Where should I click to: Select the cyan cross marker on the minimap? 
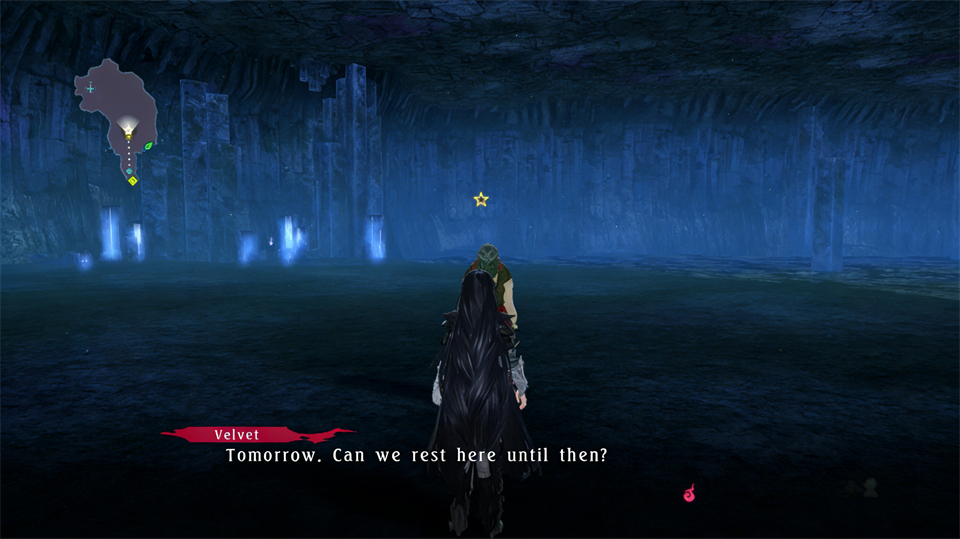point(91,88)
